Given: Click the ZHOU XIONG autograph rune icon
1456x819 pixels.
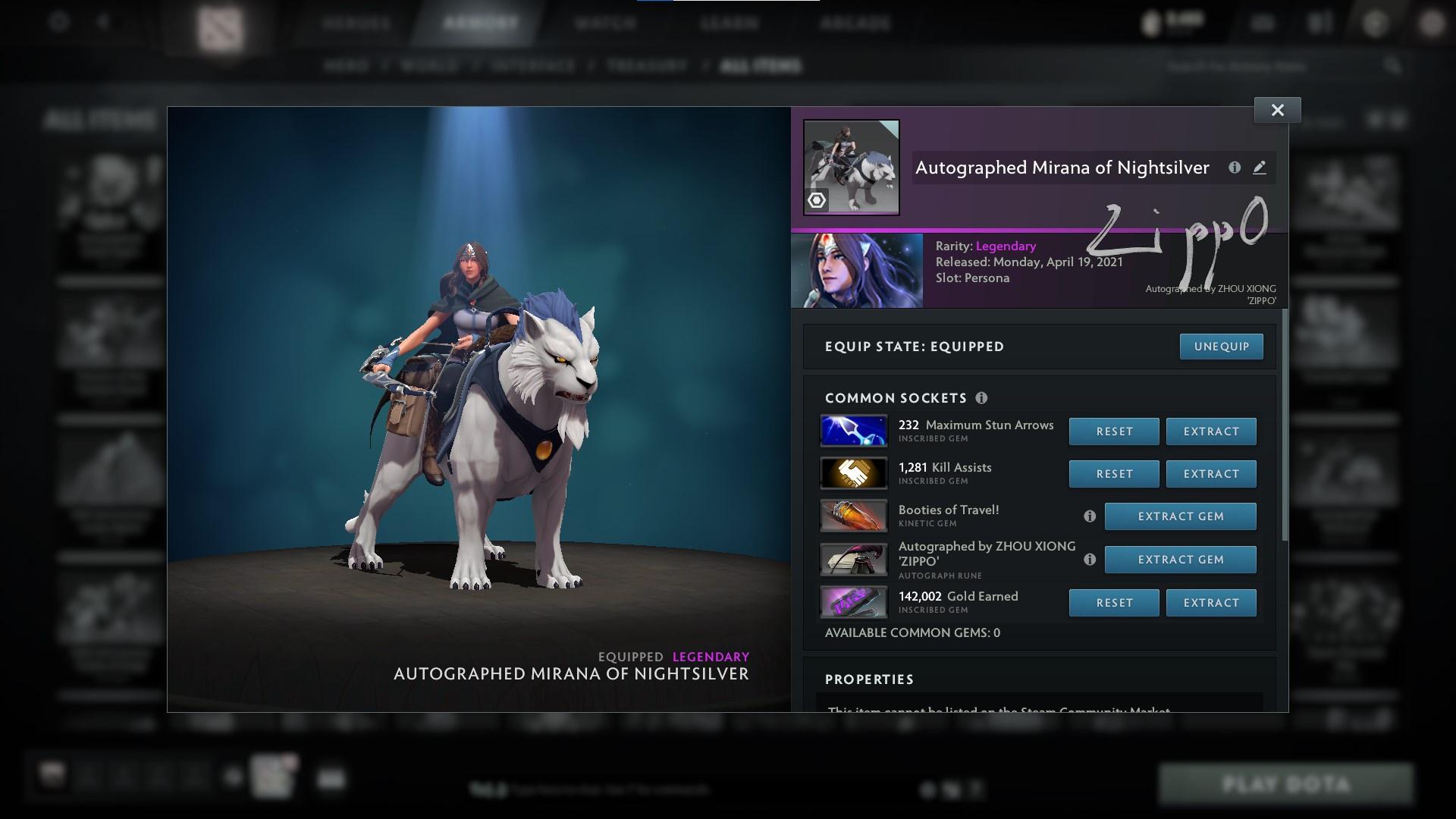Looking at the screenshot, I should pyautogui.click(x=853, y=559).
